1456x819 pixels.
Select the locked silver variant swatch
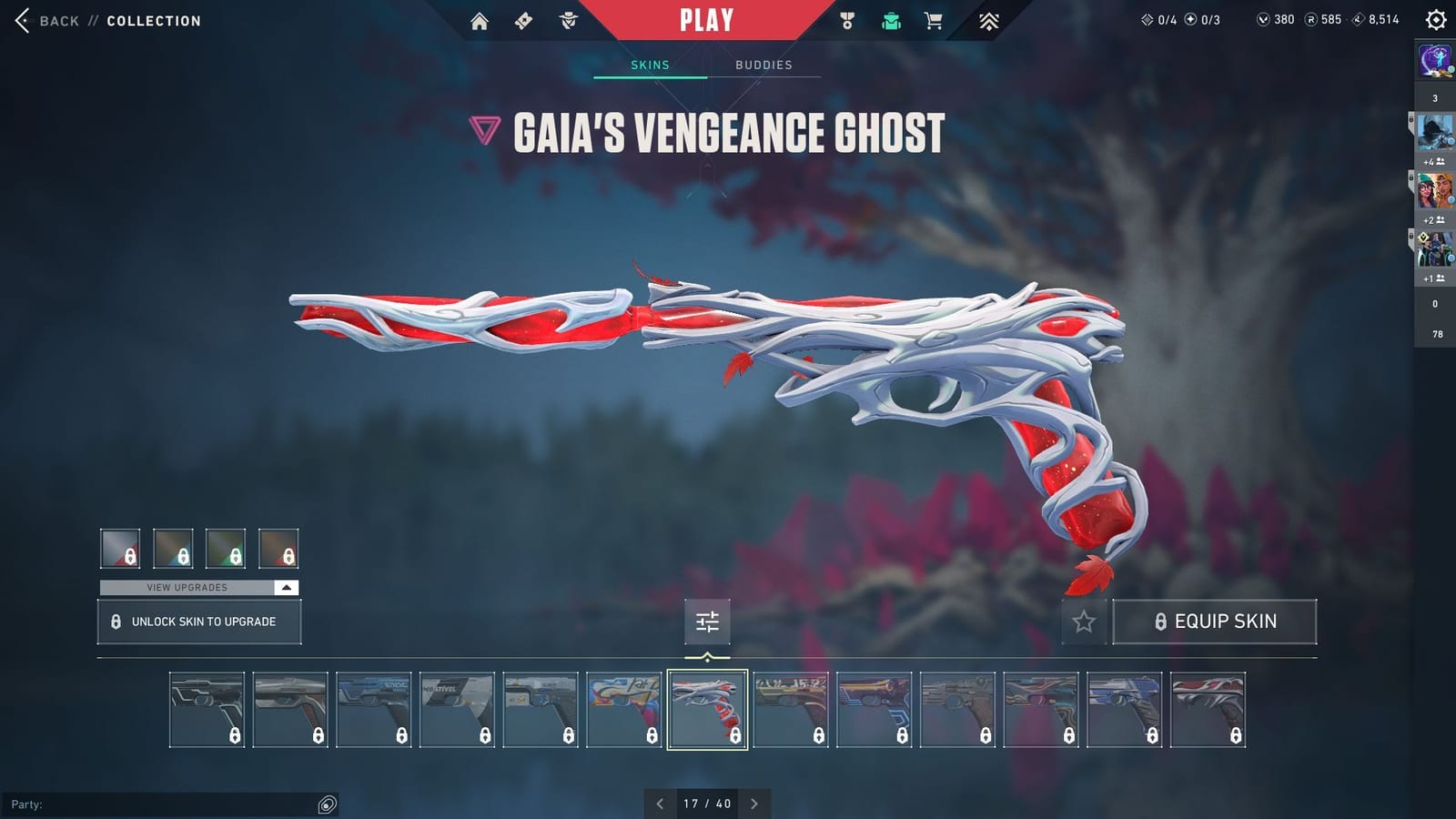tap(119, 549)
